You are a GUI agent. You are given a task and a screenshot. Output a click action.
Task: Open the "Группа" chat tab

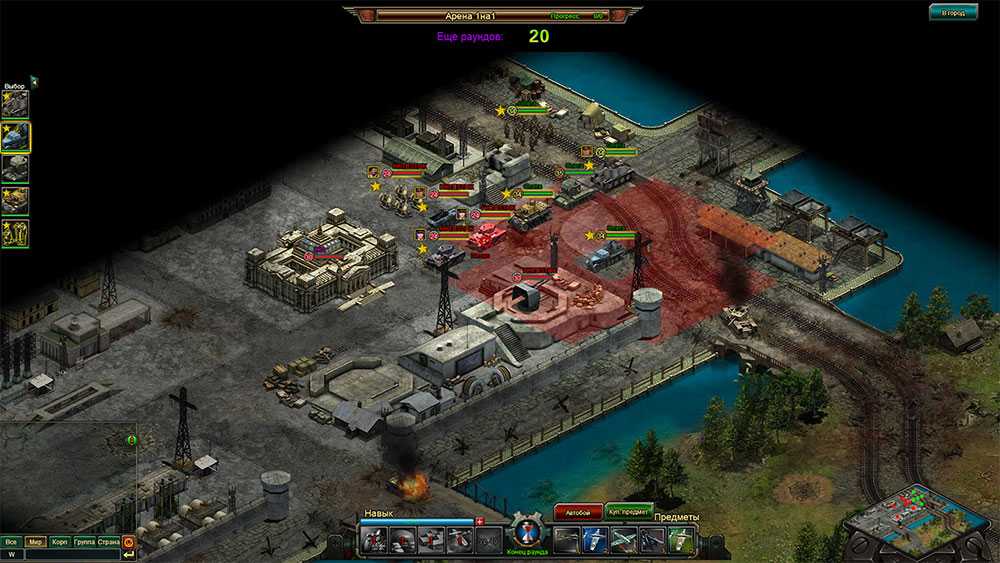(x=85, y=541)
